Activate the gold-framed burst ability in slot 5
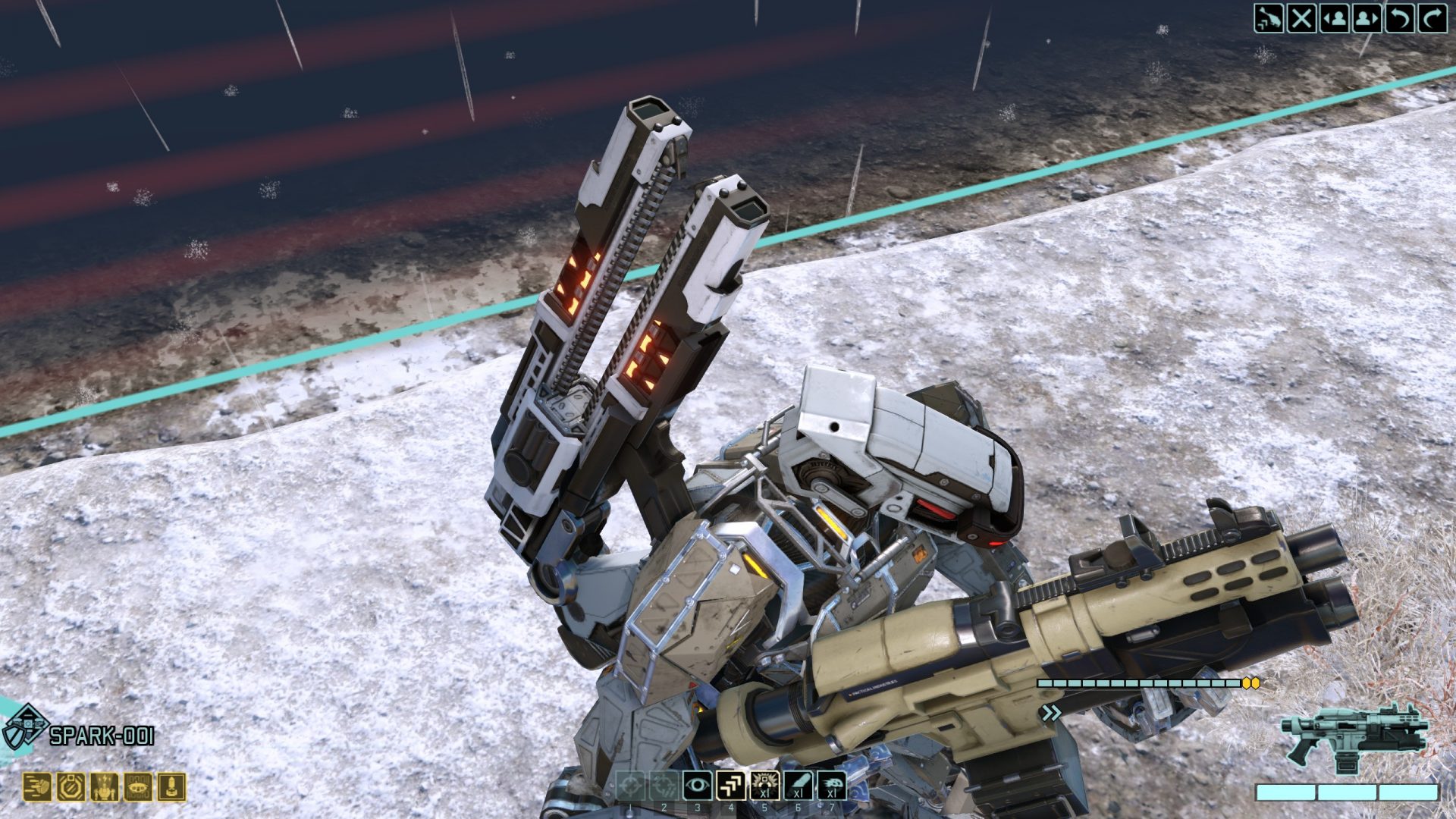 (x=764, y=786)
